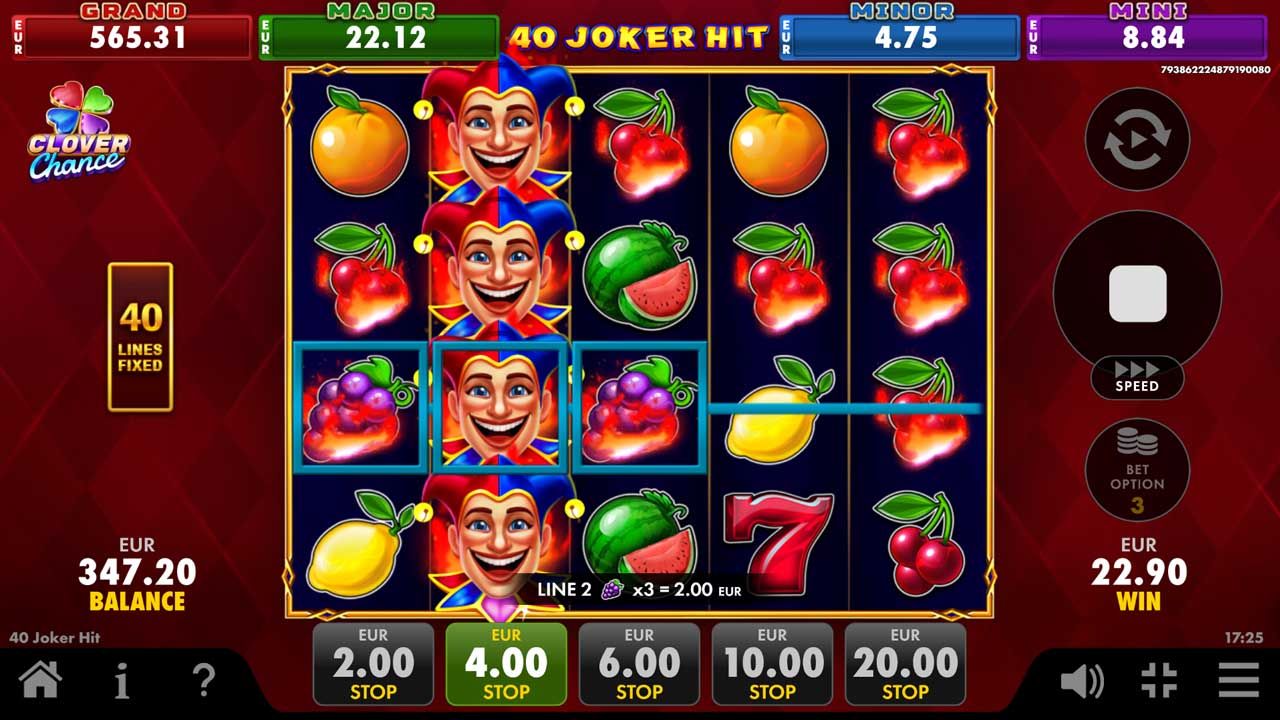
Task: Select the 20.00 EUR bet
Action: coord(906,662)
